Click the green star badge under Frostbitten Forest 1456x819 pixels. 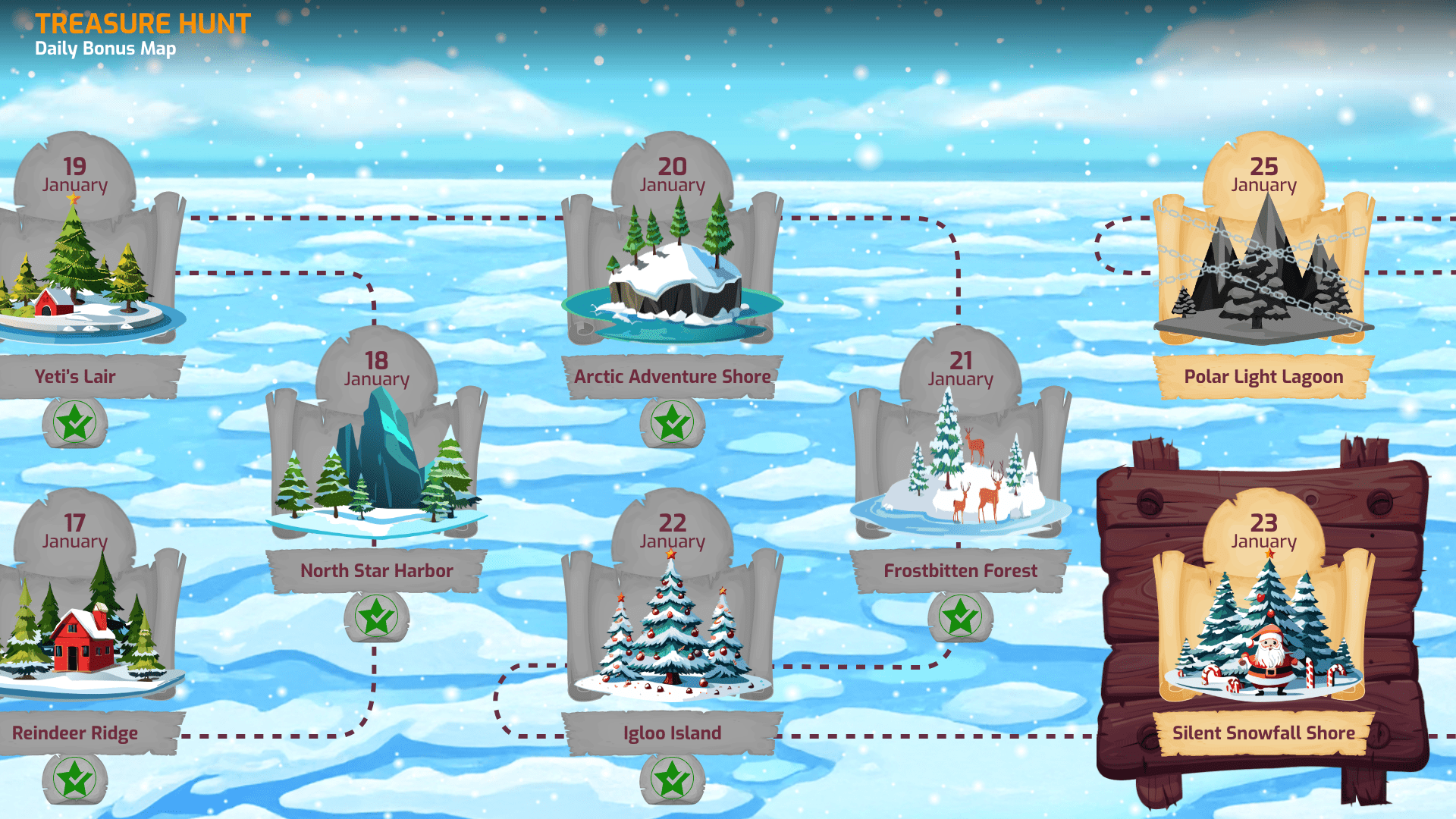click(960, 616)
